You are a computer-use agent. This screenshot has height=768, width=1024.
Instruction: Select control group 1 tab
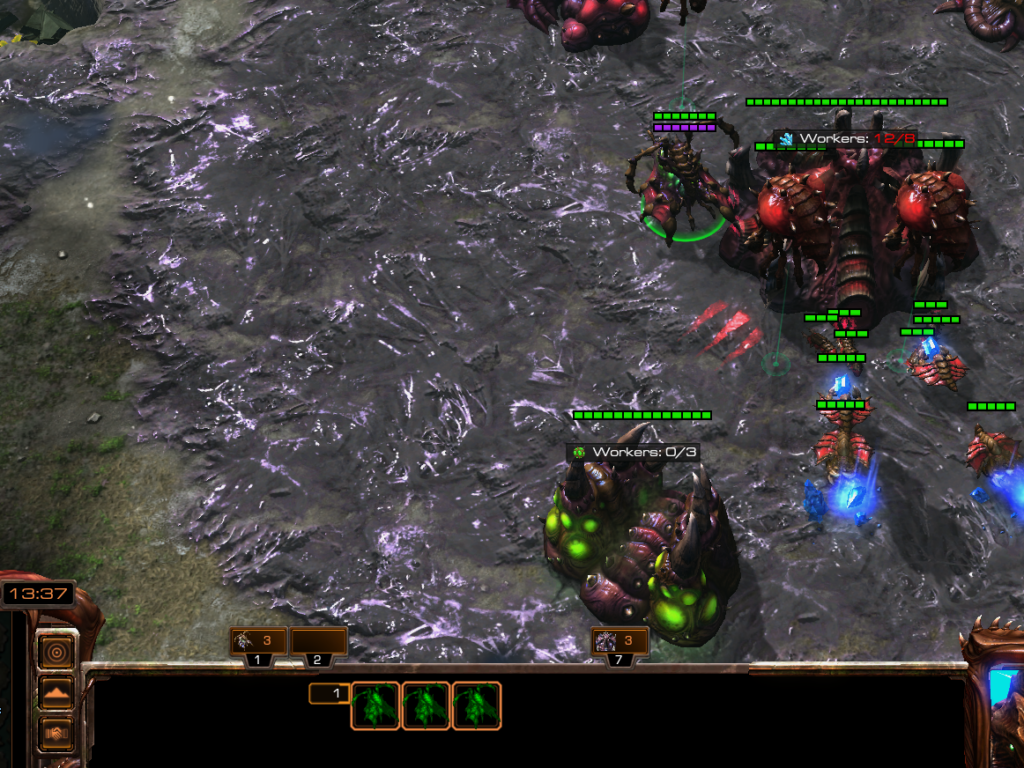(258, 642)
